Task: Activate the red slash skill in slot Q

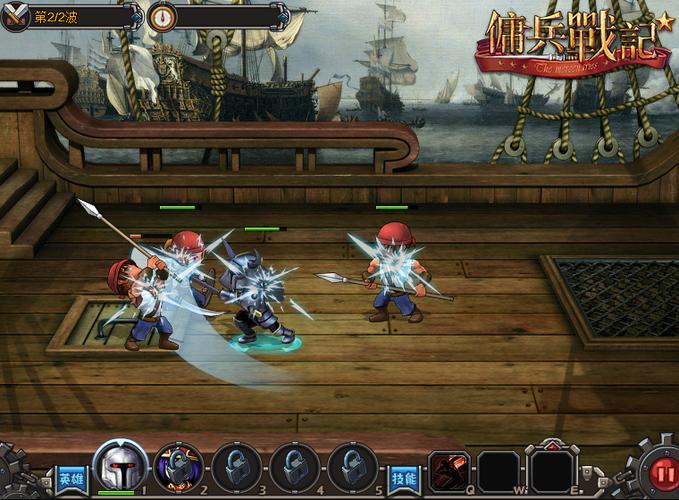Action: coord(449,471)
